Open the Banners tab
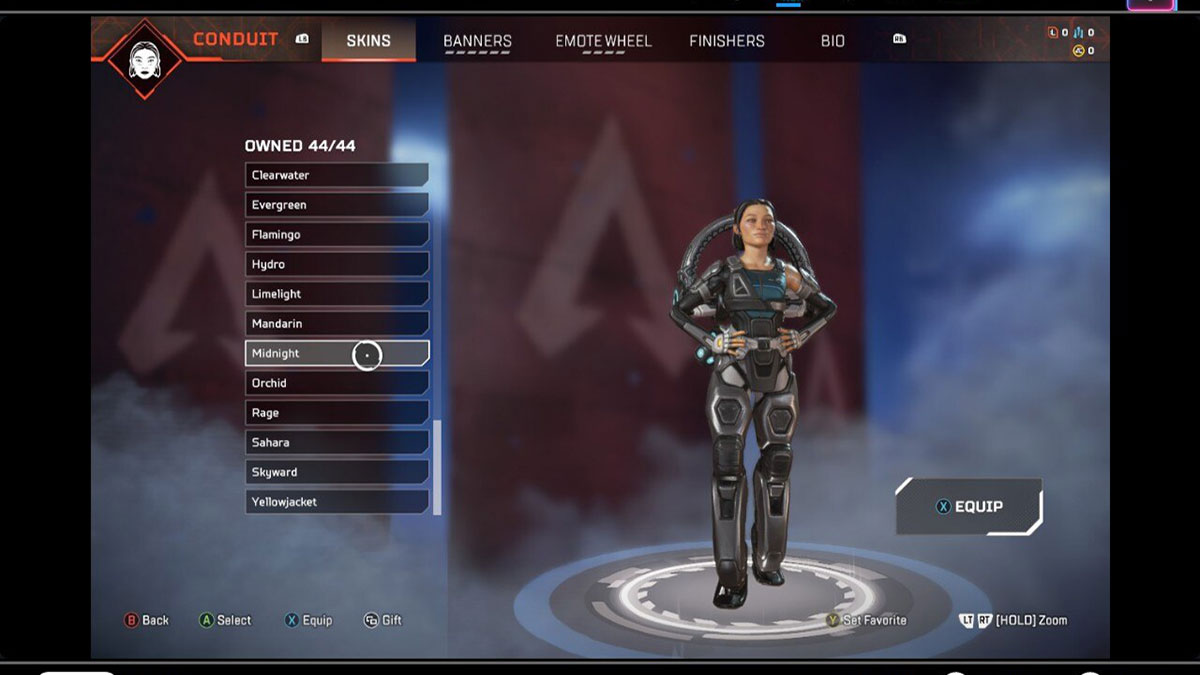Image resolution: width=1200 pixels, height=675 pixels. [x=477, y=41]
